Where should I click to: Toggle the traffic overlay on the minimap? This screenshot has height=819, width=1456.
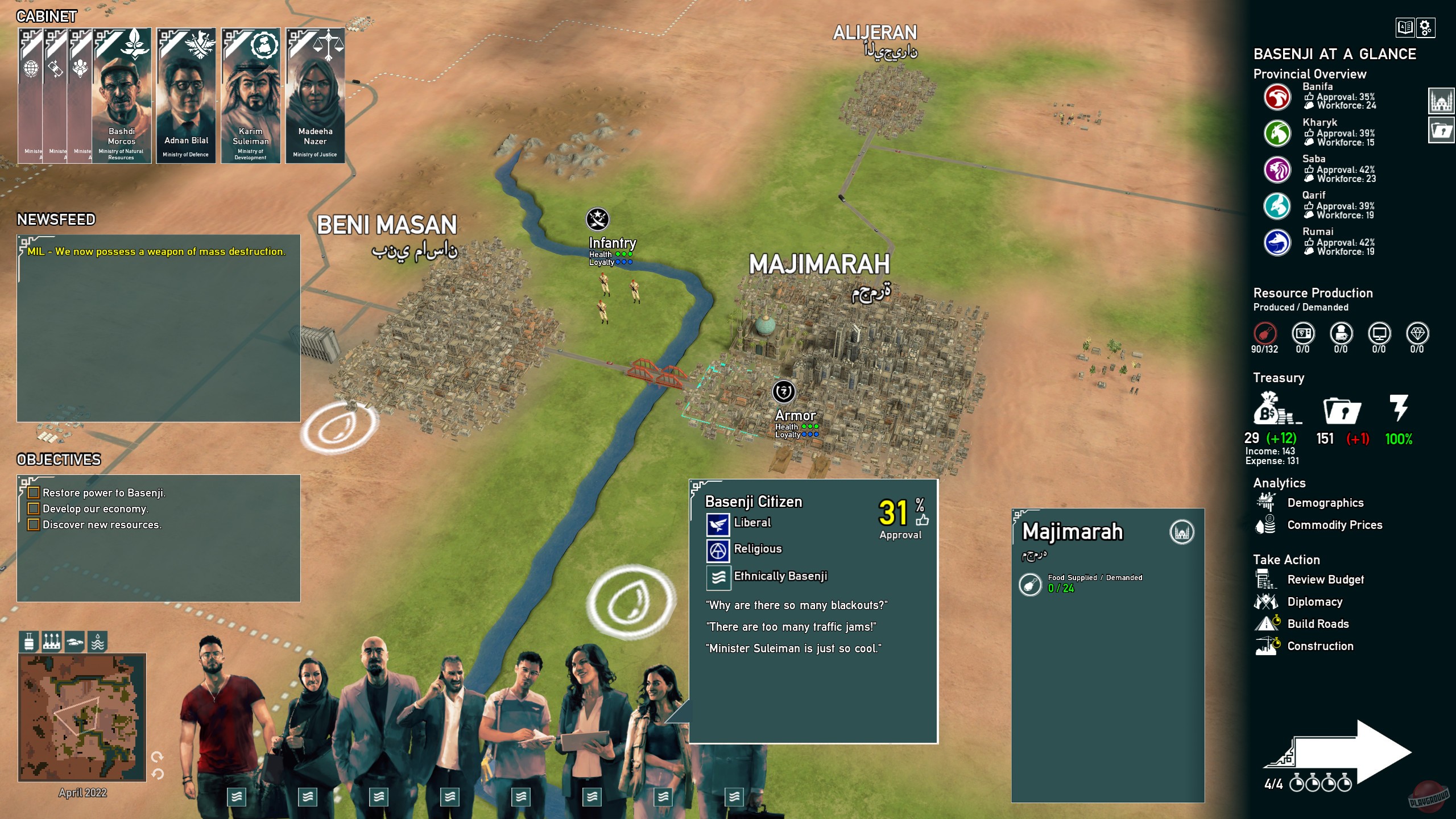point(73,642)
